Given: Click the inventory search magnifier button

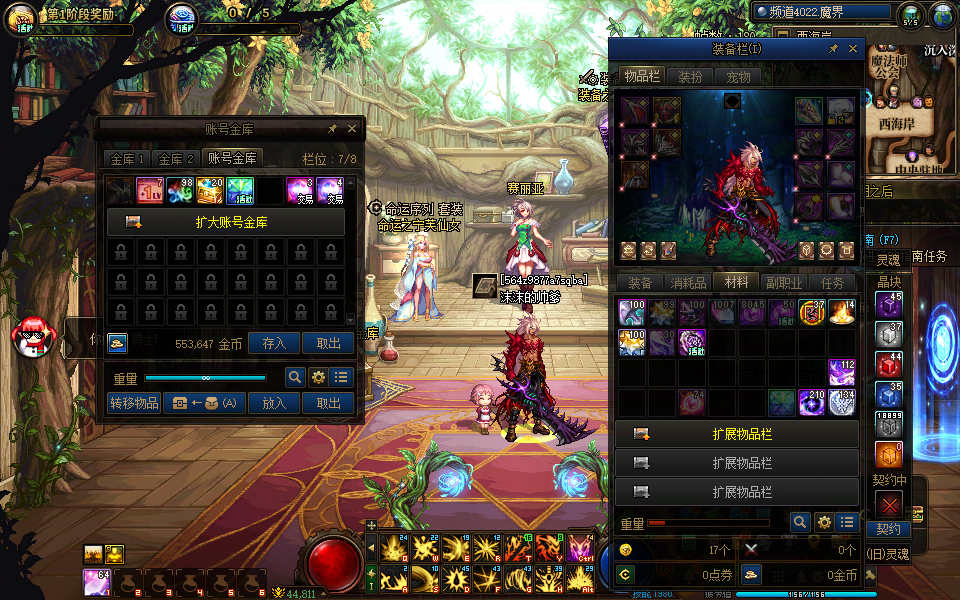Looking at the screenshot, I should (x=799, y=522).
